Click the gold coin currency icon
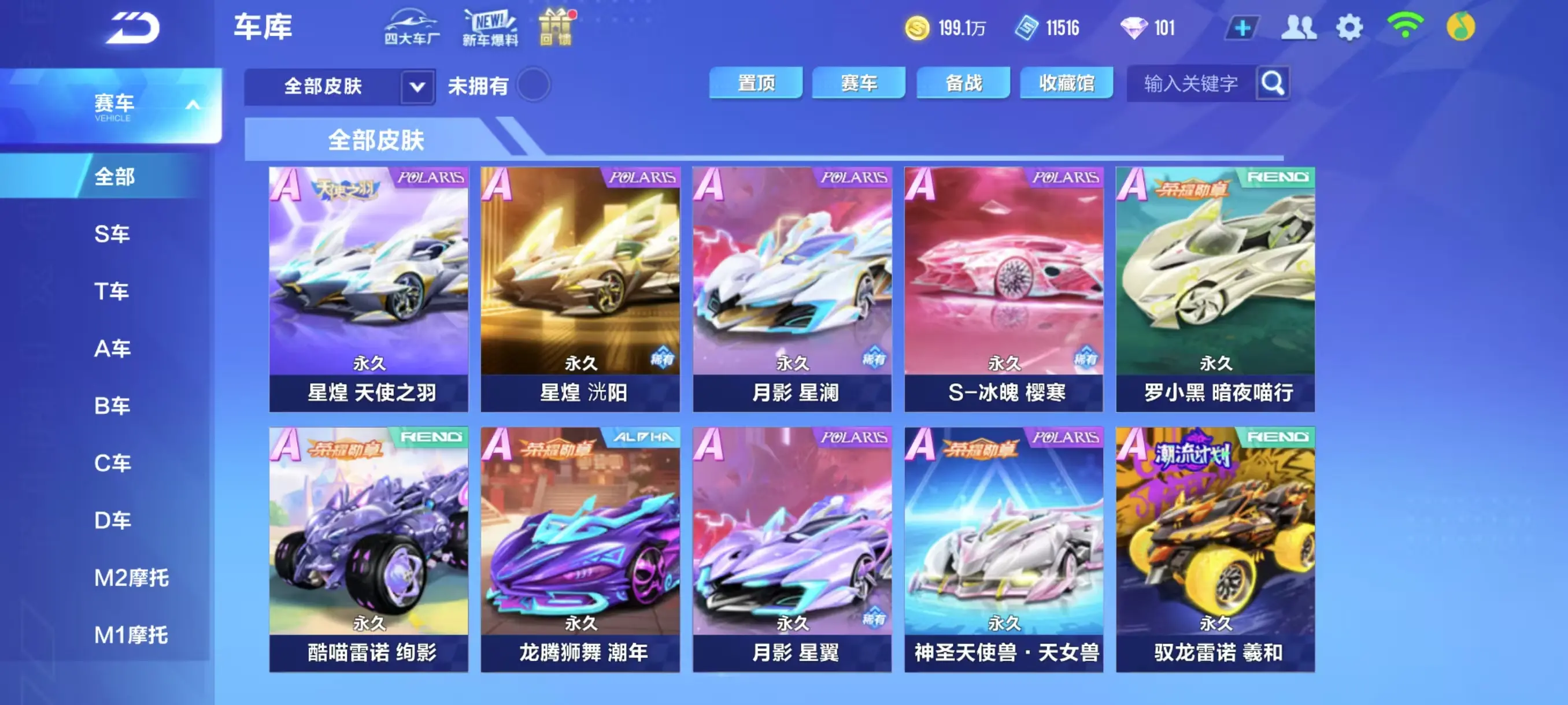Viewport: 1568px width, 705px height. coord(919,27)
